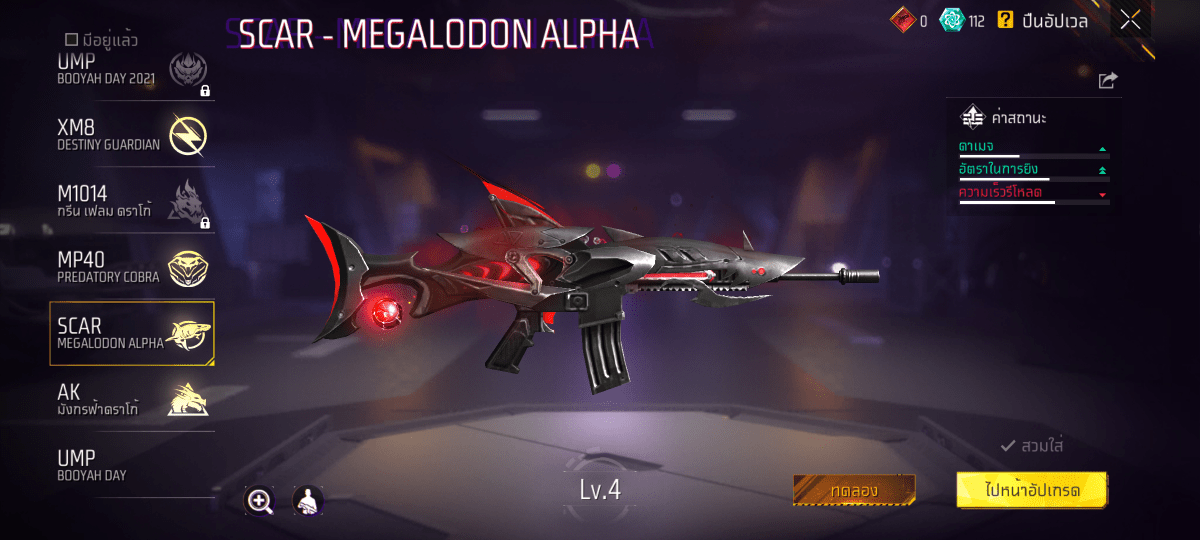Go to the upgrade page
The height and width of the screenshot is (540, 1200).
1032,490
